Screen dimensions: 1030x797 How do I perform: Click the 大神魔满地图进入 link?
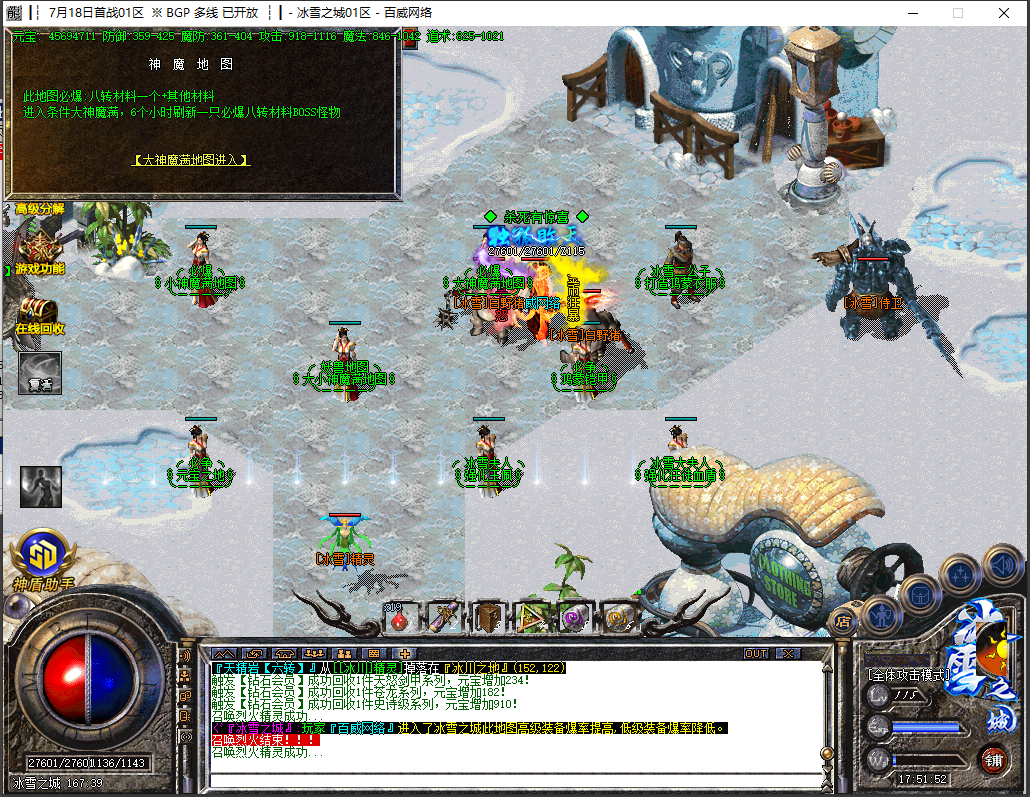click(190, 159)
